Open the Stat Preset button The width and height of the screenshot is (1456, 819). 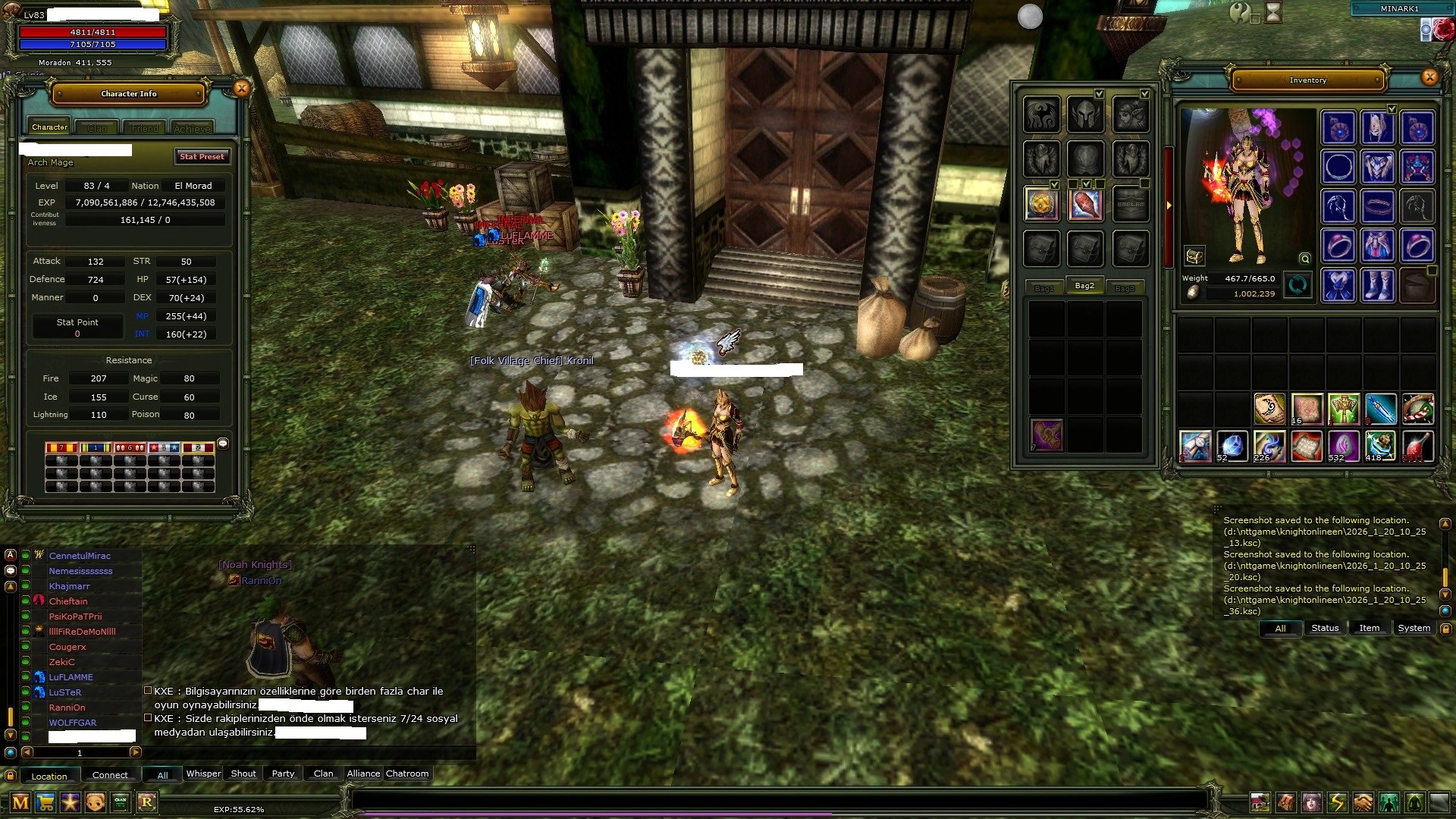[202, 157]
